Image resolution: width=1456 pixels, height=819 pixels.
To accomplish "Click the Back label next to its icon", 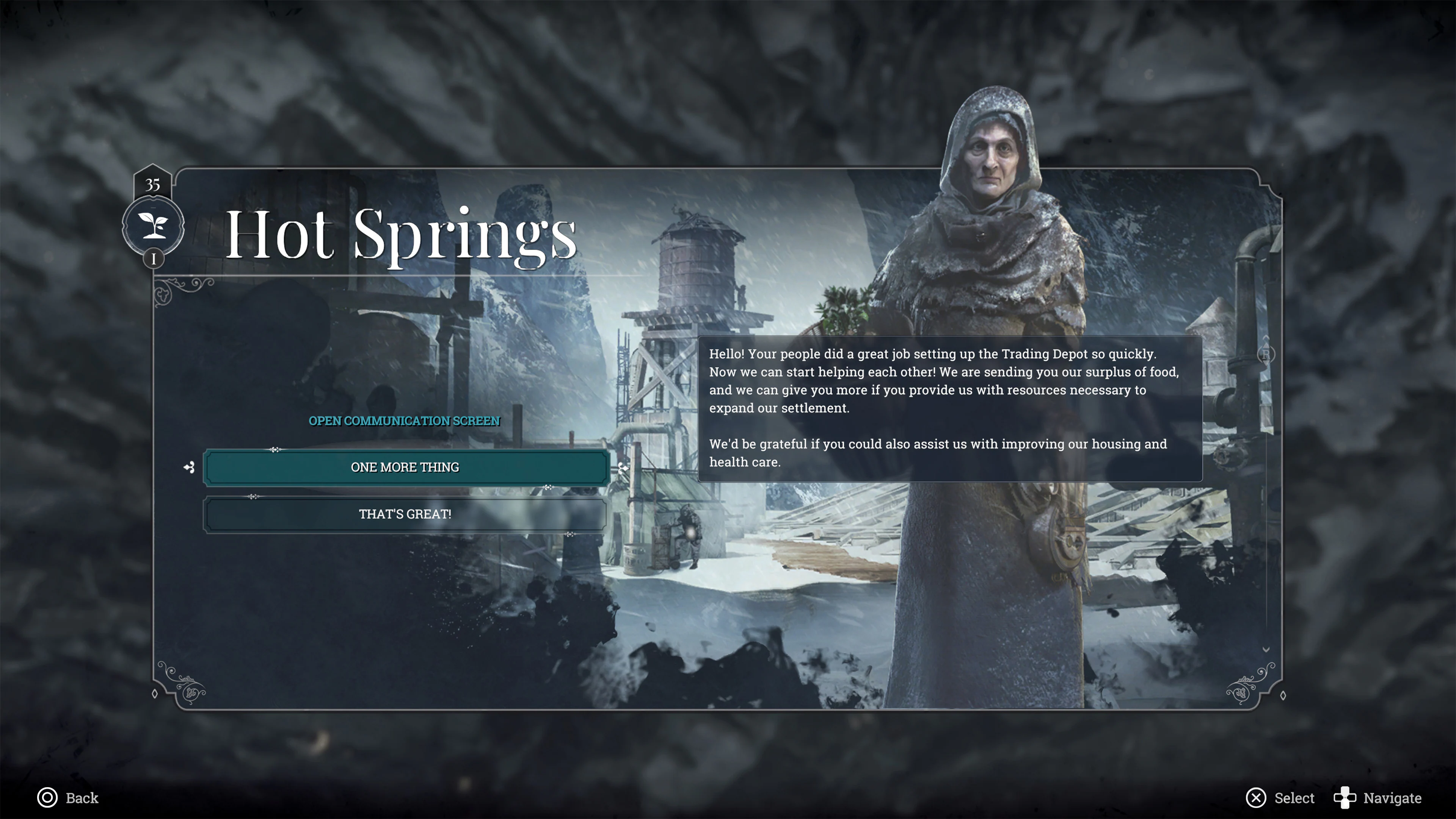I will point(82,798).
